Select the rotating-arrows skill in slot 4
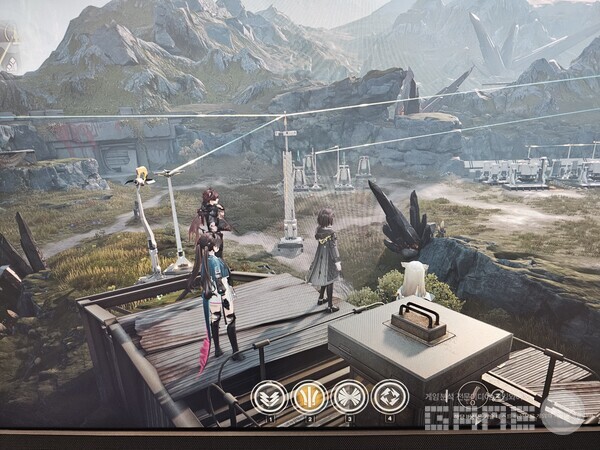The height and width of the screenshot is (450, 600). [389, 397]
